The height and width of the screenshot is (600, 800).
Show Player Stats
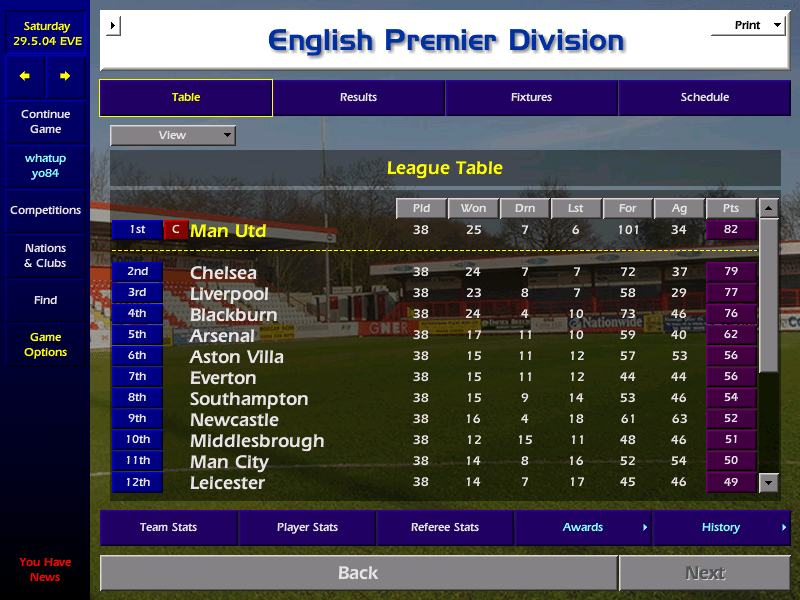[307, 528]
